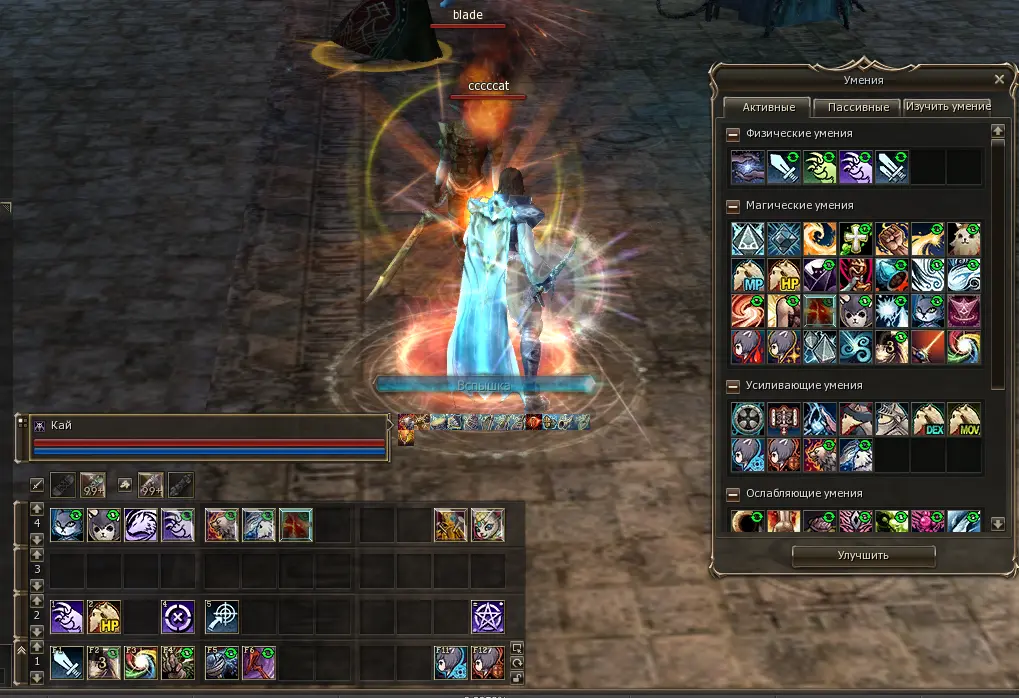Switch to the Активные tab
Screen dimensions: 1019x698
pos(768,107)
